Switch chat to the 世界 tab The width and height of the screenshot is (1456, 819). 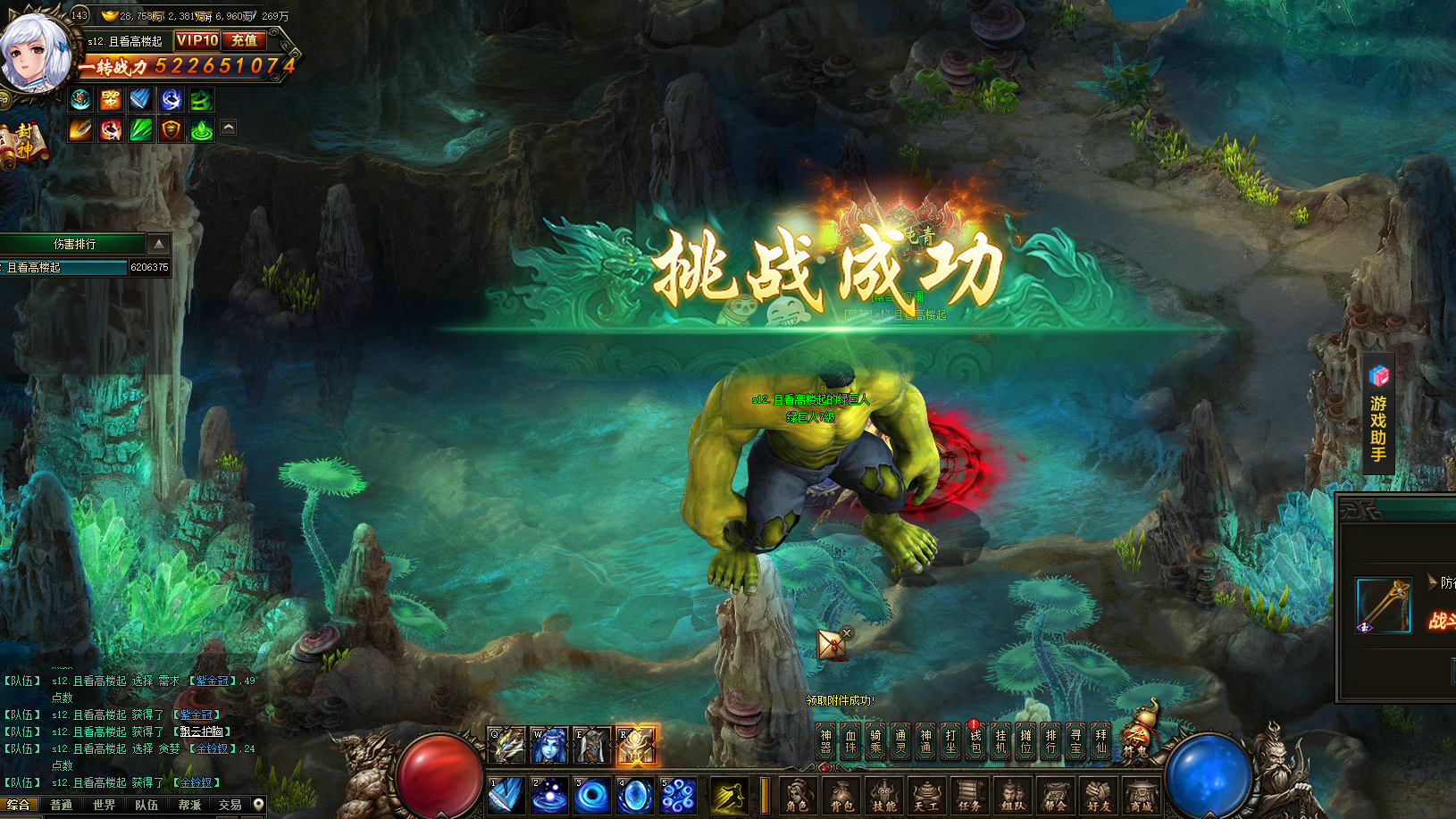tap(104, 805)
